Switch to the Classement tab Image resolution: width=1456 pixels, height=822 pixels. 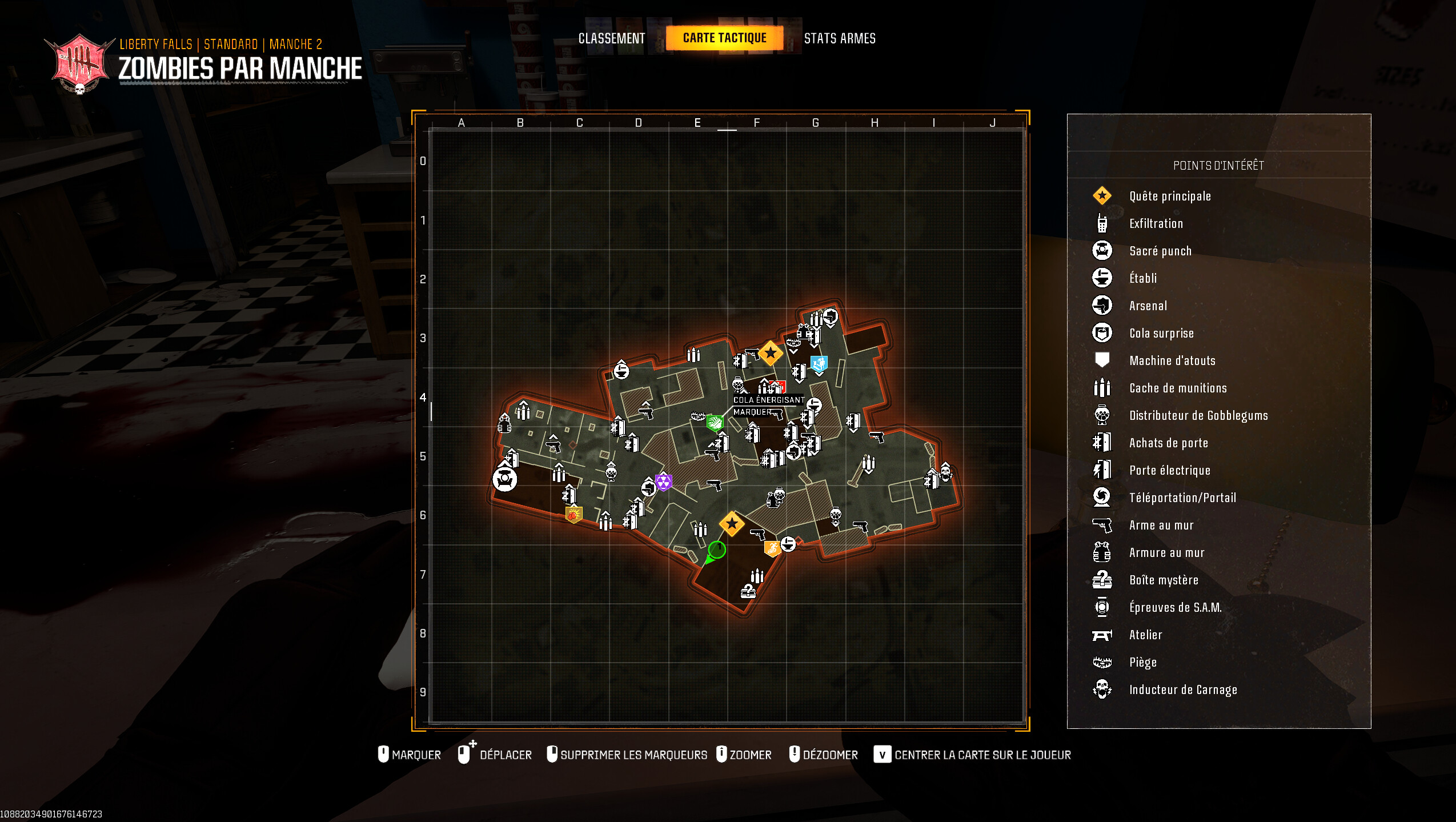click(611, 38)
